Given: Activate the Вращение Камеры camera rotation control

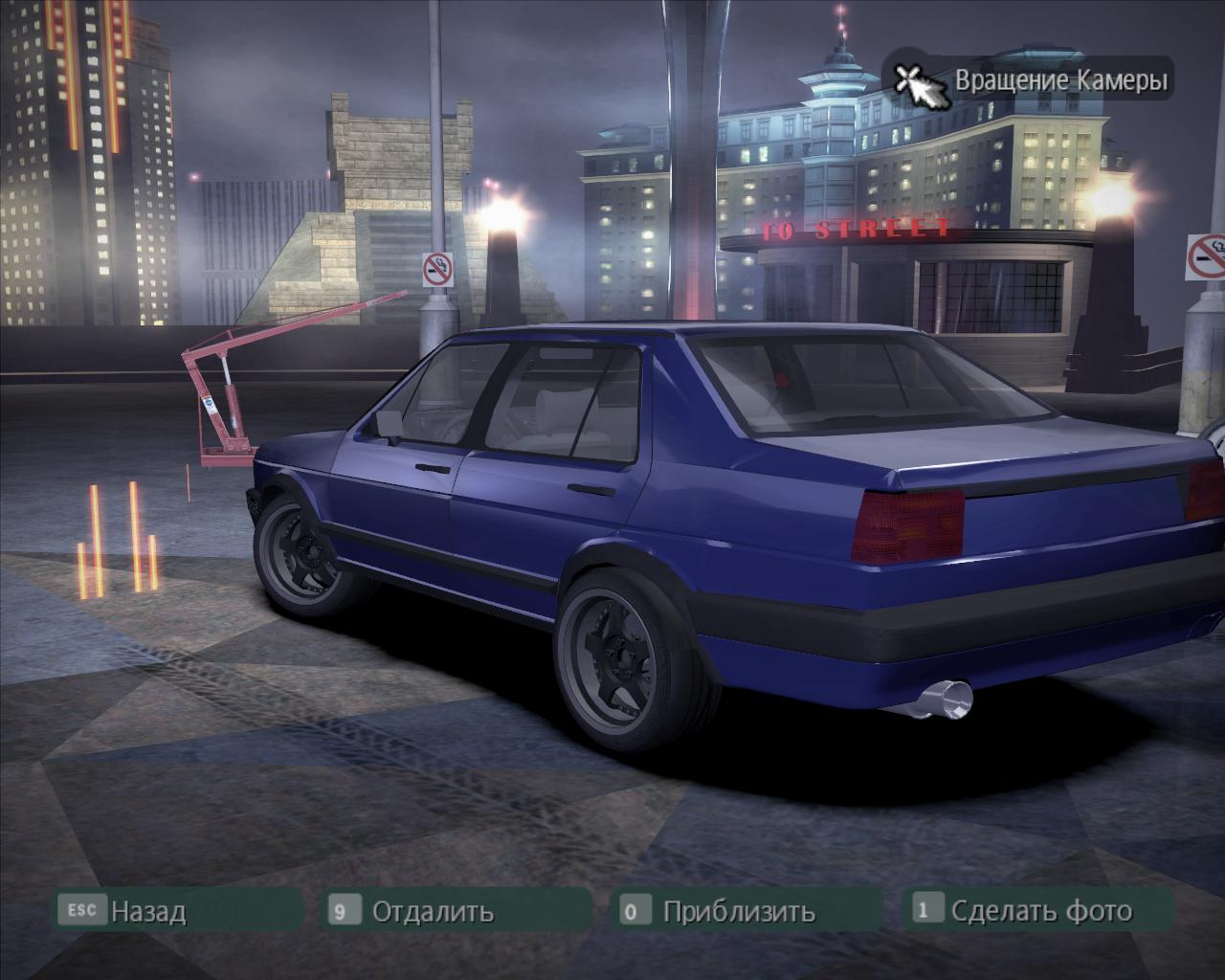Looking at the screenshot, I should click(1030, 80).
